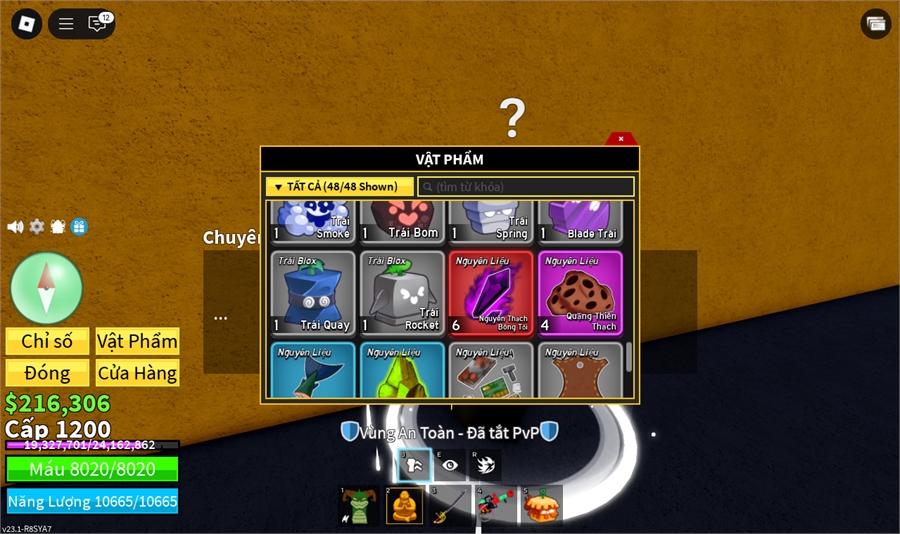Open the Chỉ số stats menu
Screen dimensions: 900x534
click(x=47, y=341)
